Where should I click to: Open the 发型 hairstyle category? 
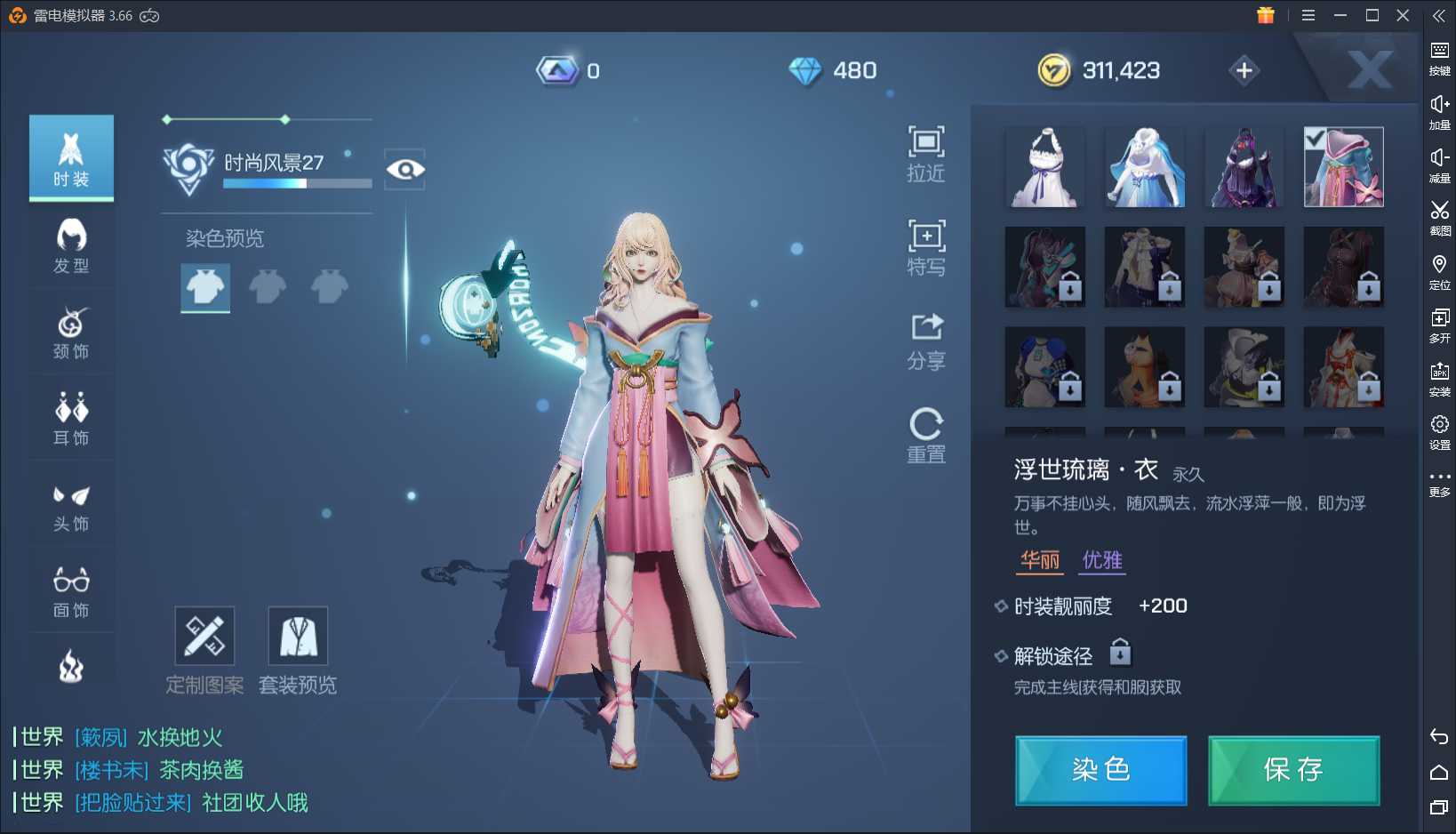(x=71, y=245)
